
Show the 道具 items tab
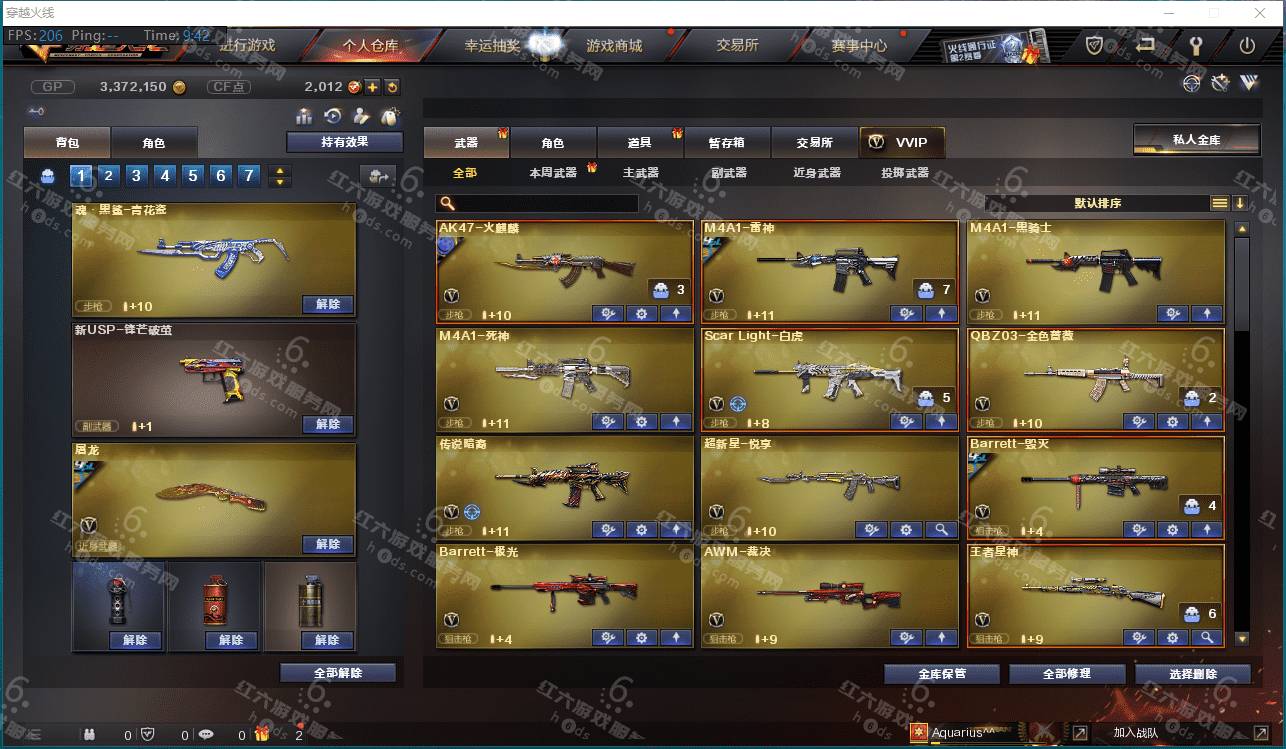(640, 143)
